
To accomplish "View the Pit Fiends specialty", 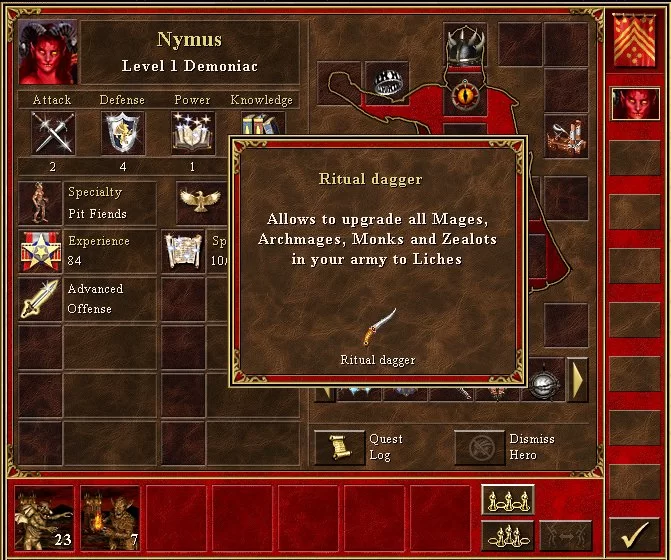I will [40, 202].
